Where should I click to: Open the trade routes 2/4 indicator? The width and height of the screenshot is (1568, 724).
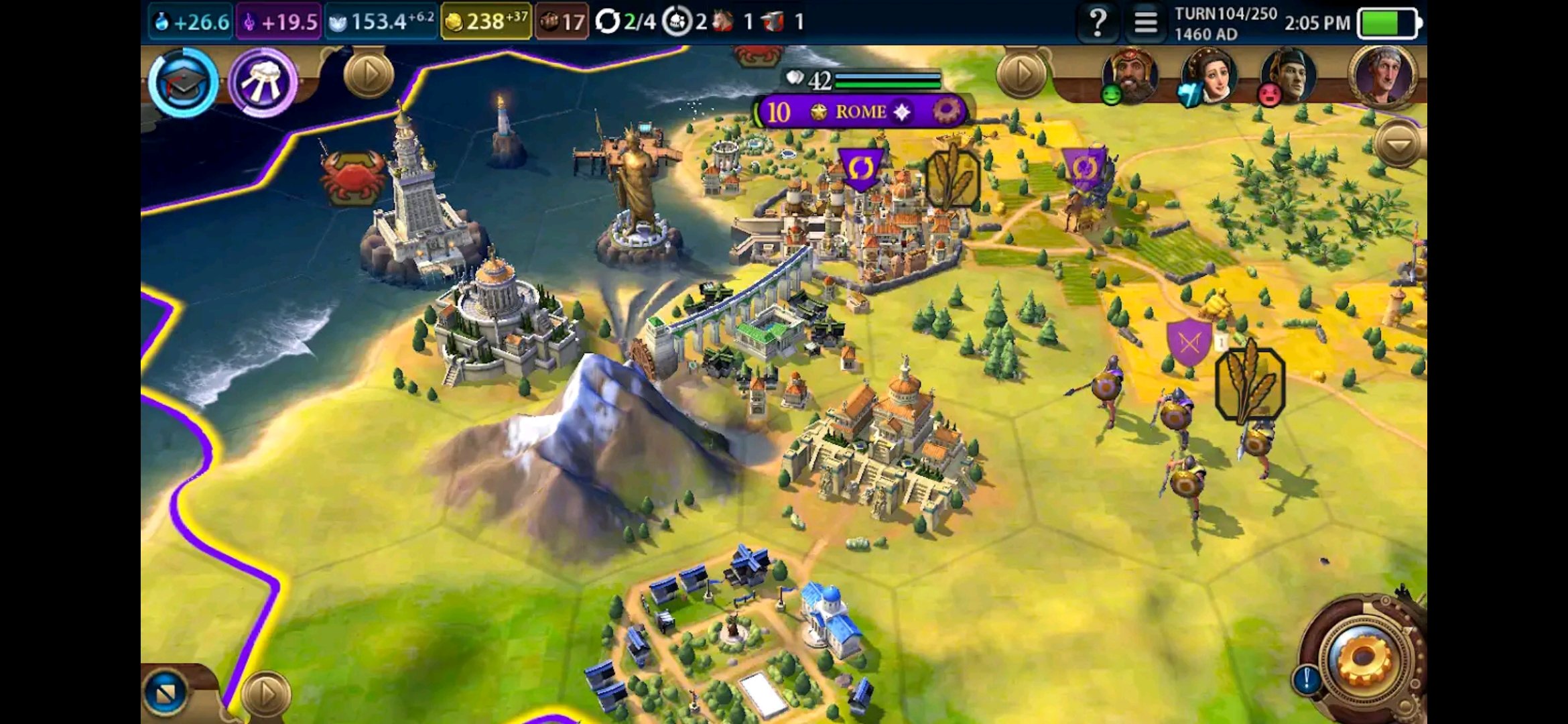(625, 22)
